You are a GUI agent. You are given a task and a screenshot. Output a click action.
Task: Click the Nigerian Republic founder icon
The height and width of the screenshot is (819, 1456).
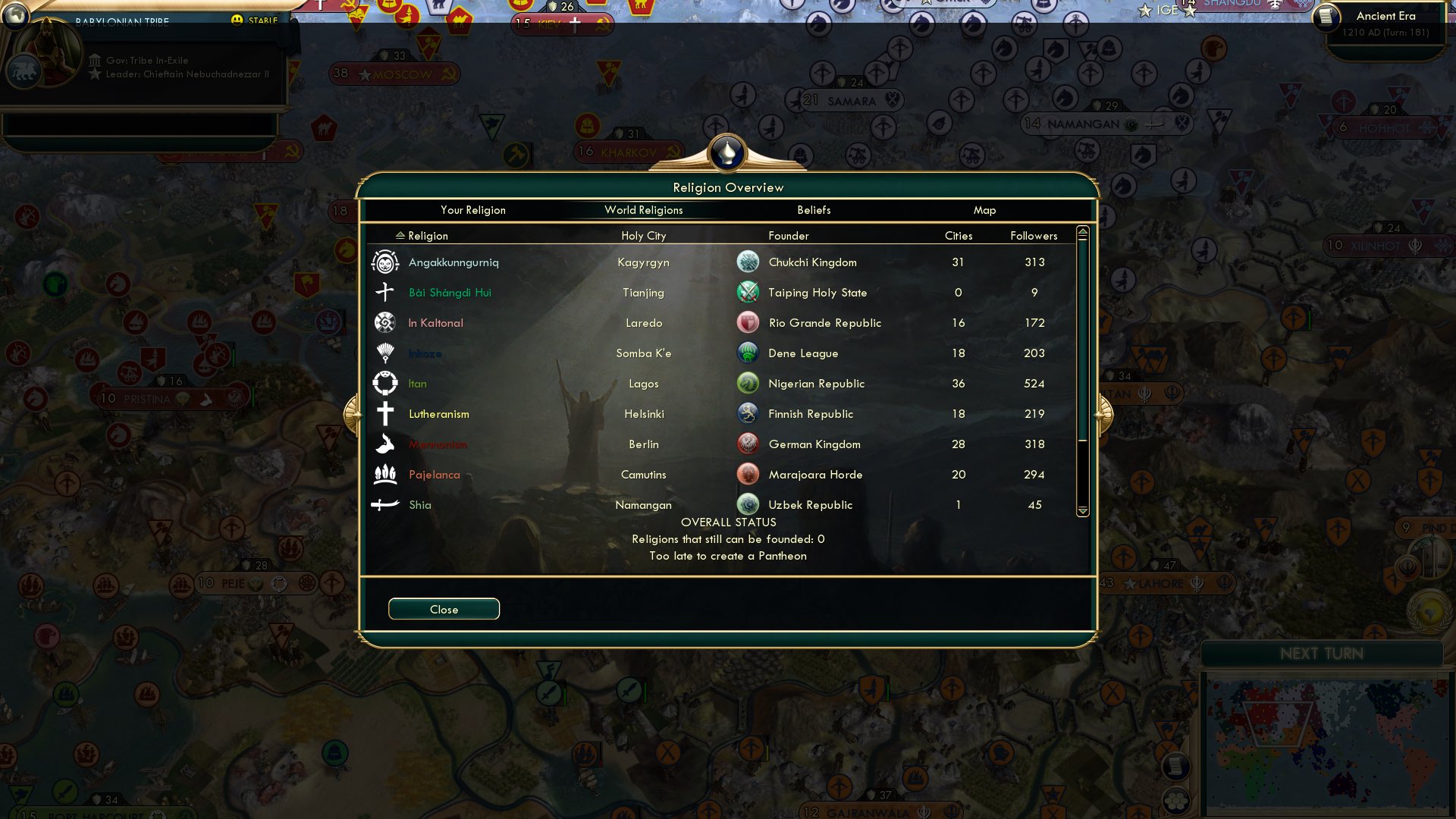click(x=748, y=383)
